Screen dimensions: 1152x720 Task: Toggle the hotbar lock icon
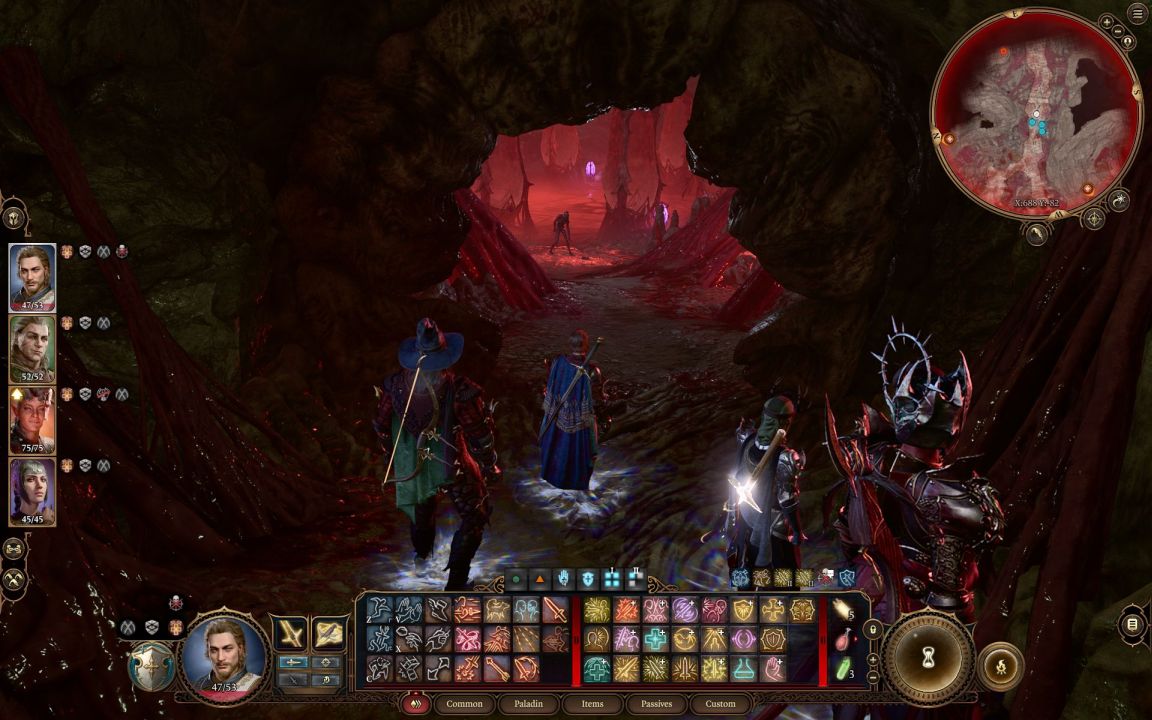pos(872,629)
